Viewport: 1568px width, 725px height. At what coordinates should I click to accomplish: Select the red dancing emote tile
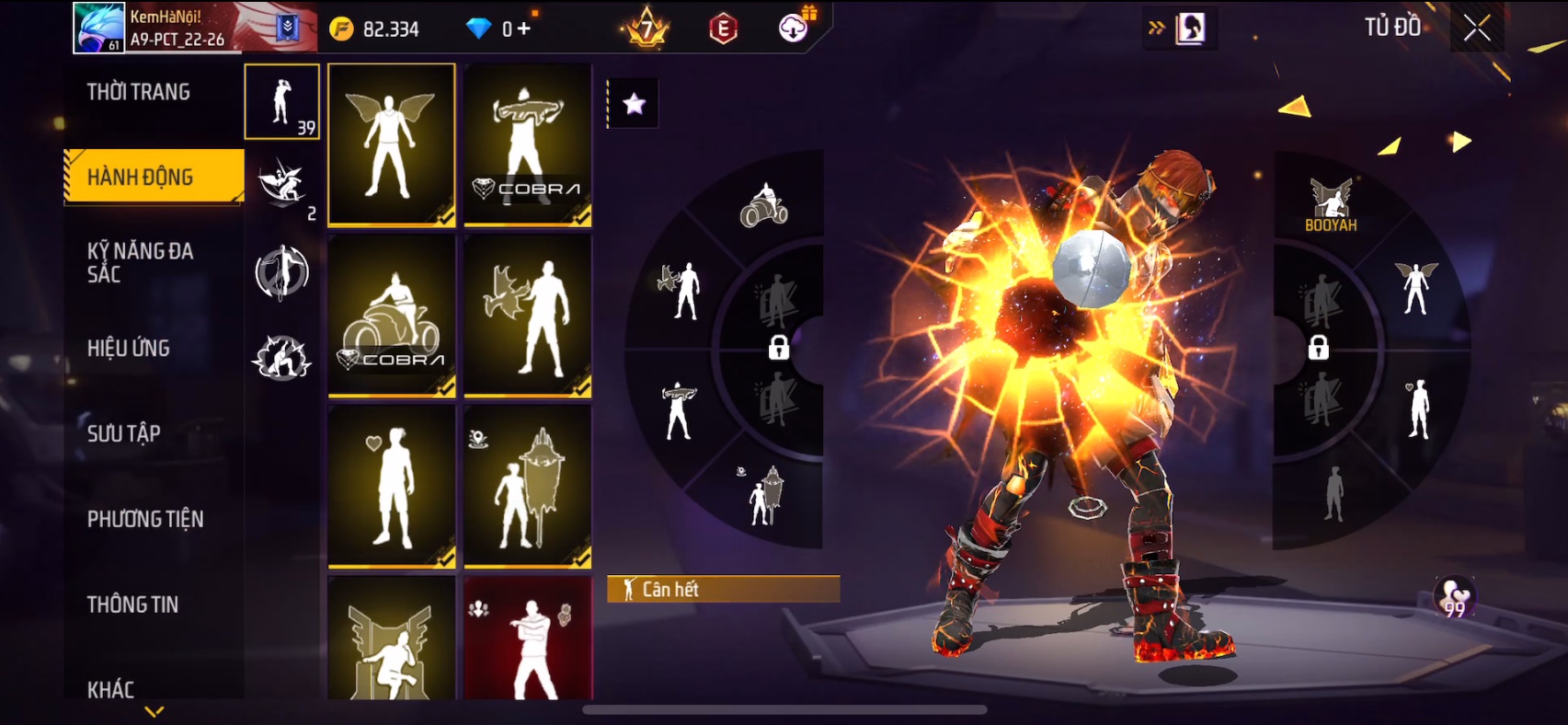pos(528,639)
